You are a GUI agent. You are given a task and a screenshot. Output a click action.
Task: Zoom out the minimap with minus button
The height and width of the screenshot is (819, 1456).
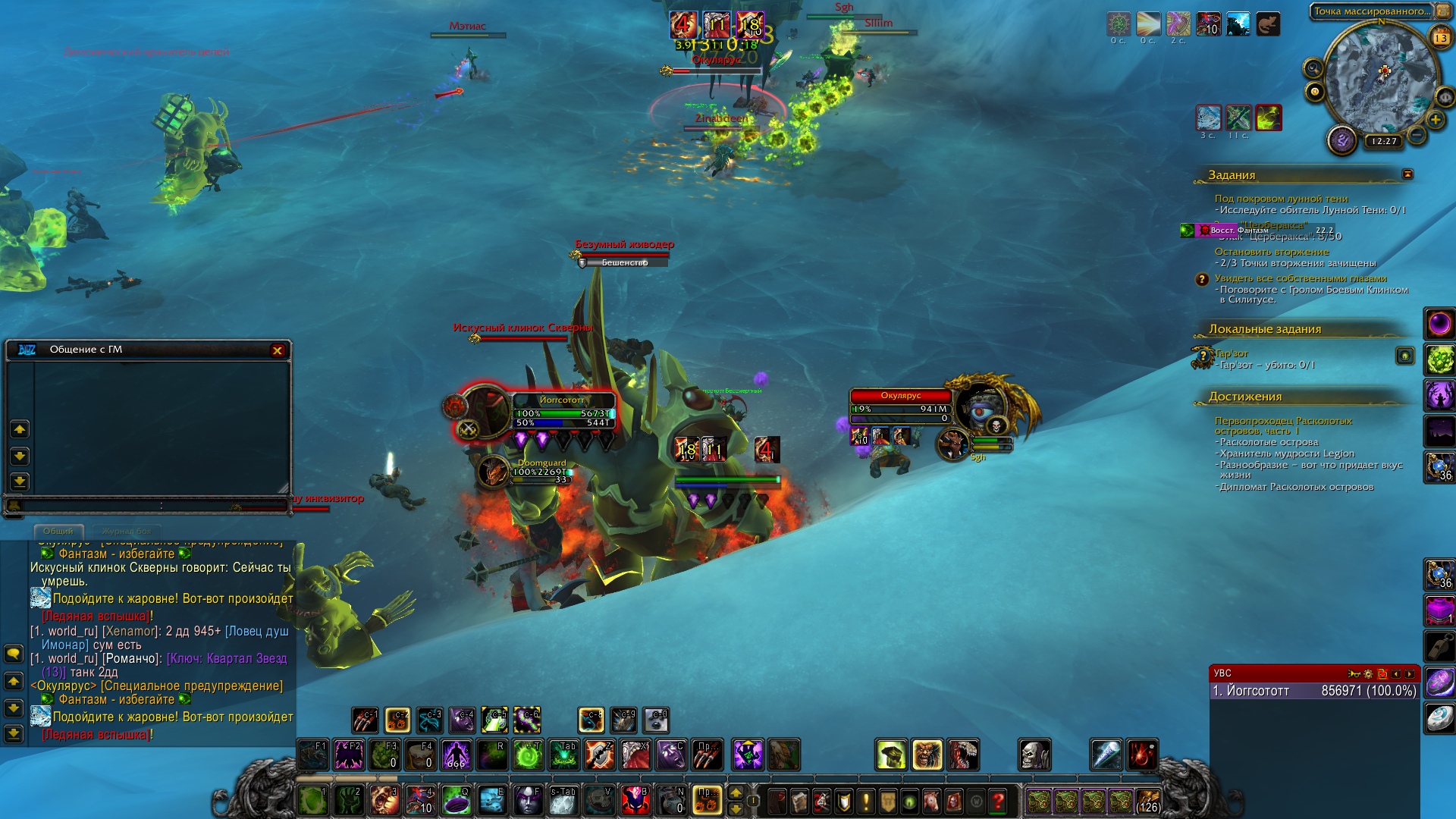pos(1416,136)
